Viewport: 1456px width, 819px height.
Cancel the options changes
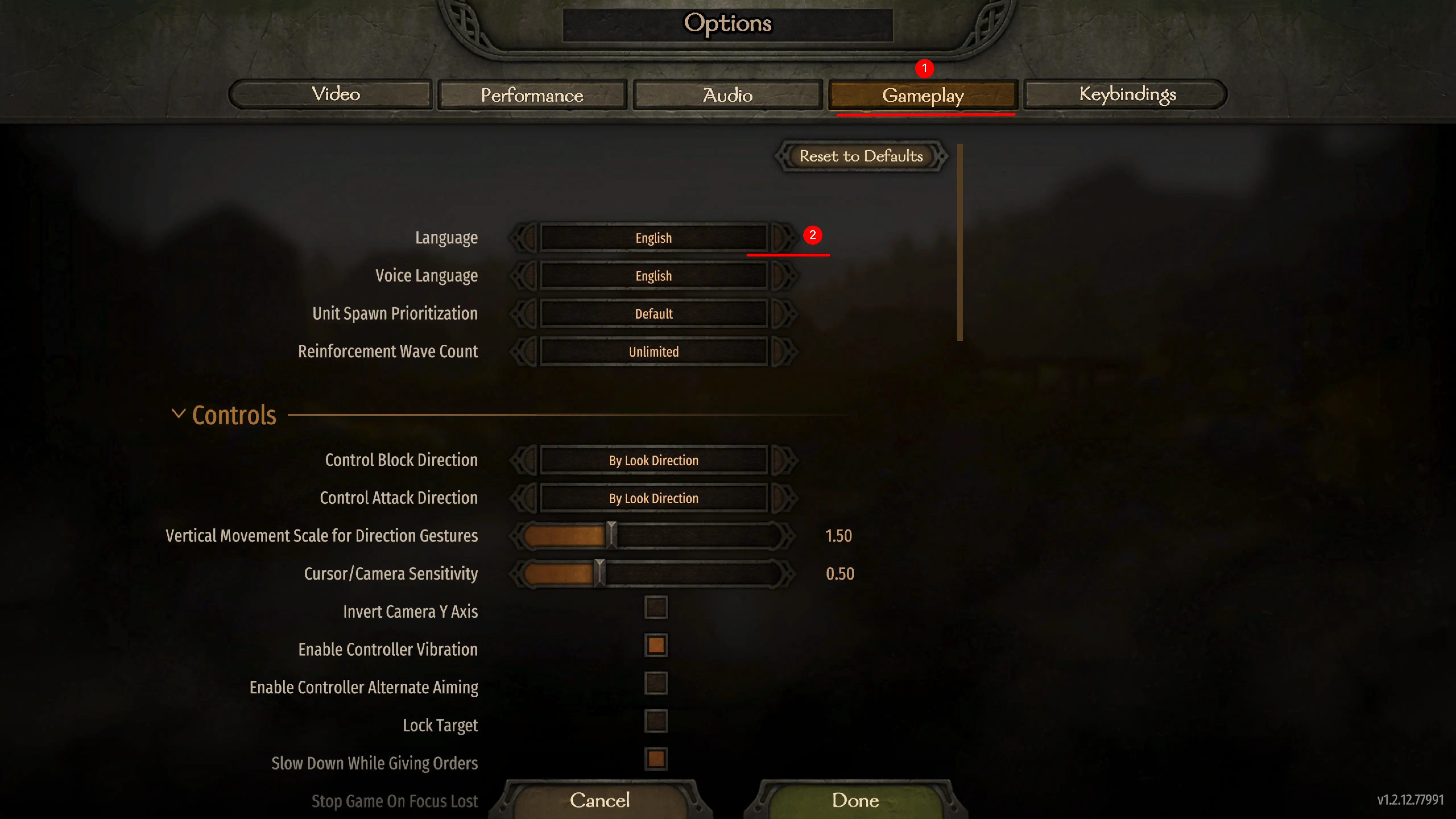point(600,800)
